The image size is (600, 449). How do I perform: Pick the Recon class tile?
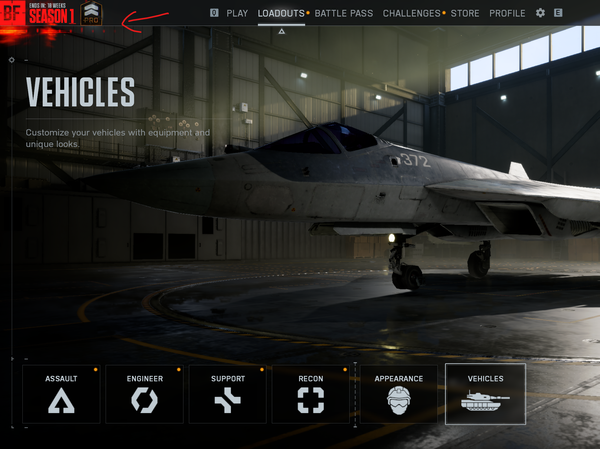click(311, 393)
